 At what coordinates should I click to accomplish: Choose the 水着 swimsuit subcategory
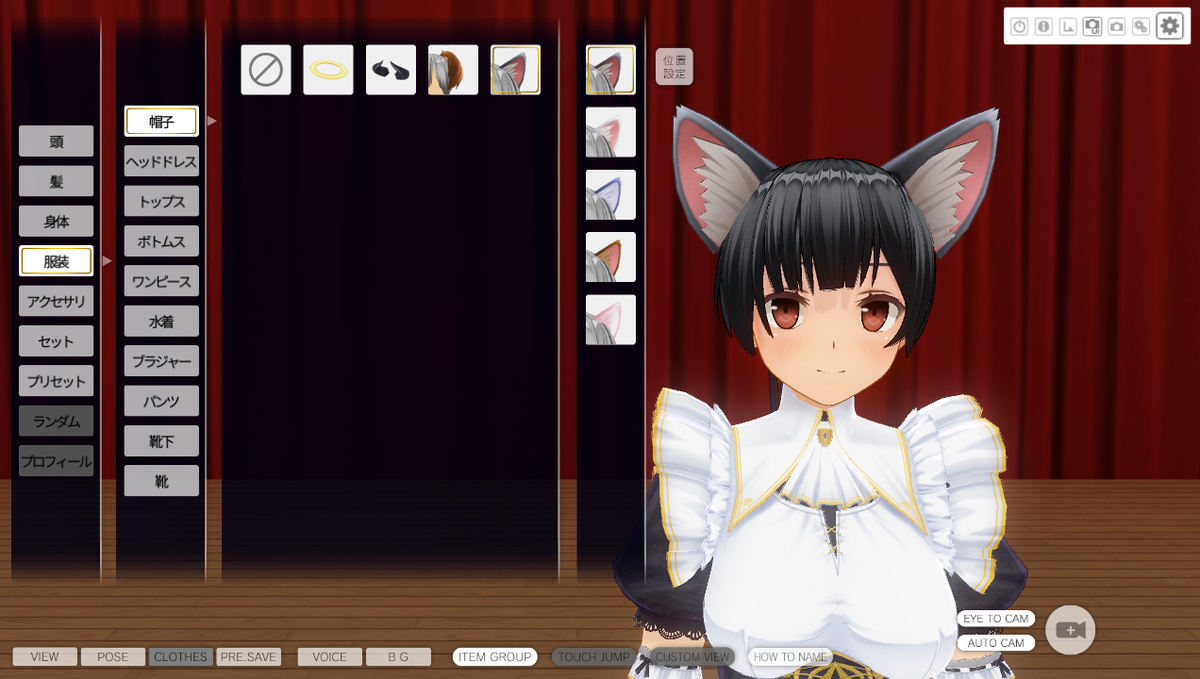(161, 321)
